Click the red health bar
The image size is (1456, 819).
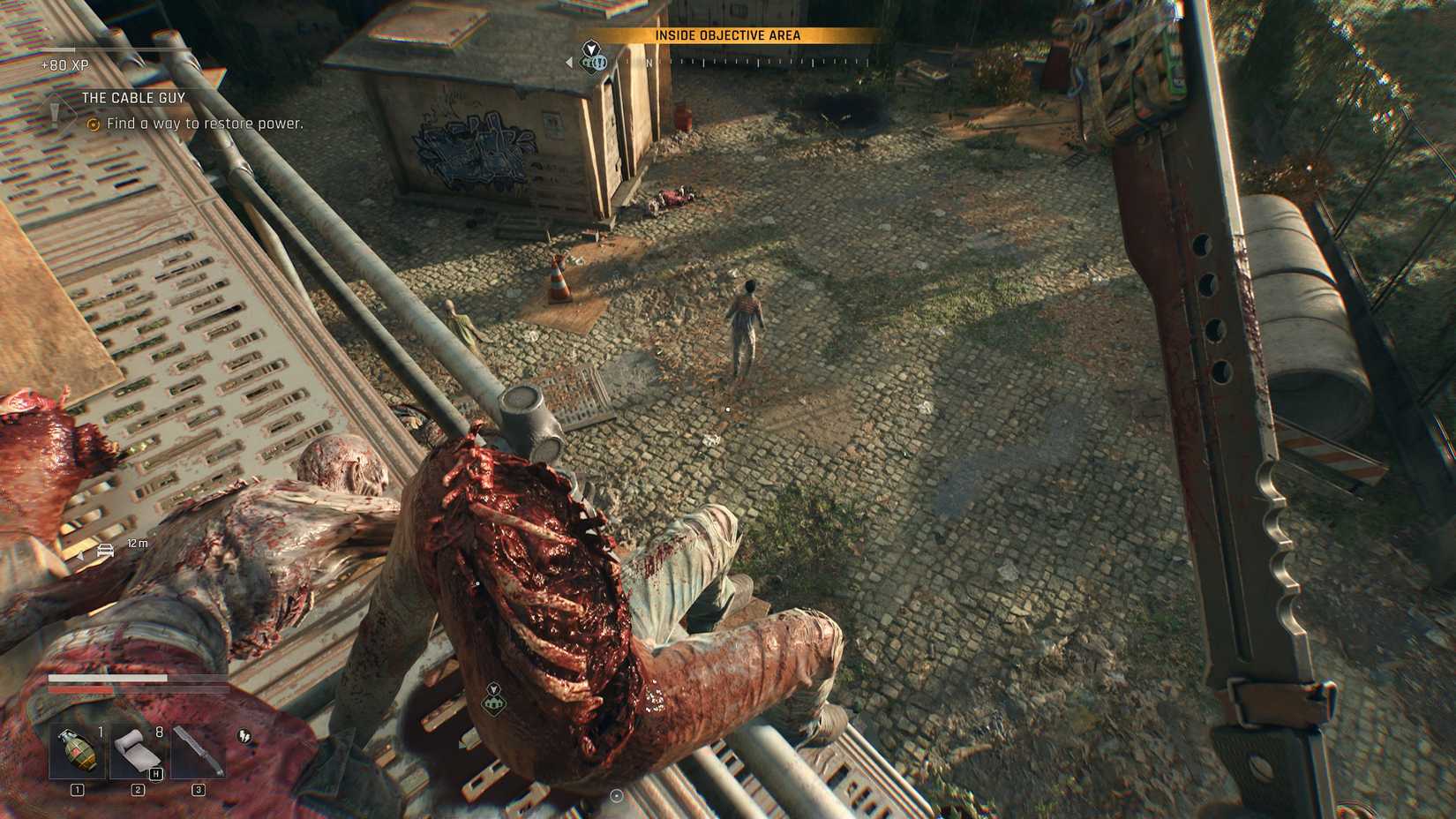[80, 689]
